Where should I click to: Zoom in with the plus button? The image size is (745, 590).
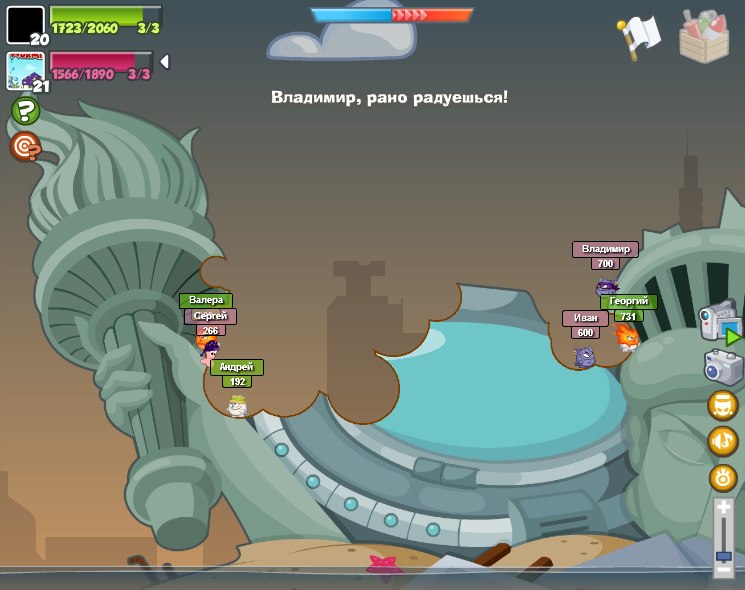point(723,508)
